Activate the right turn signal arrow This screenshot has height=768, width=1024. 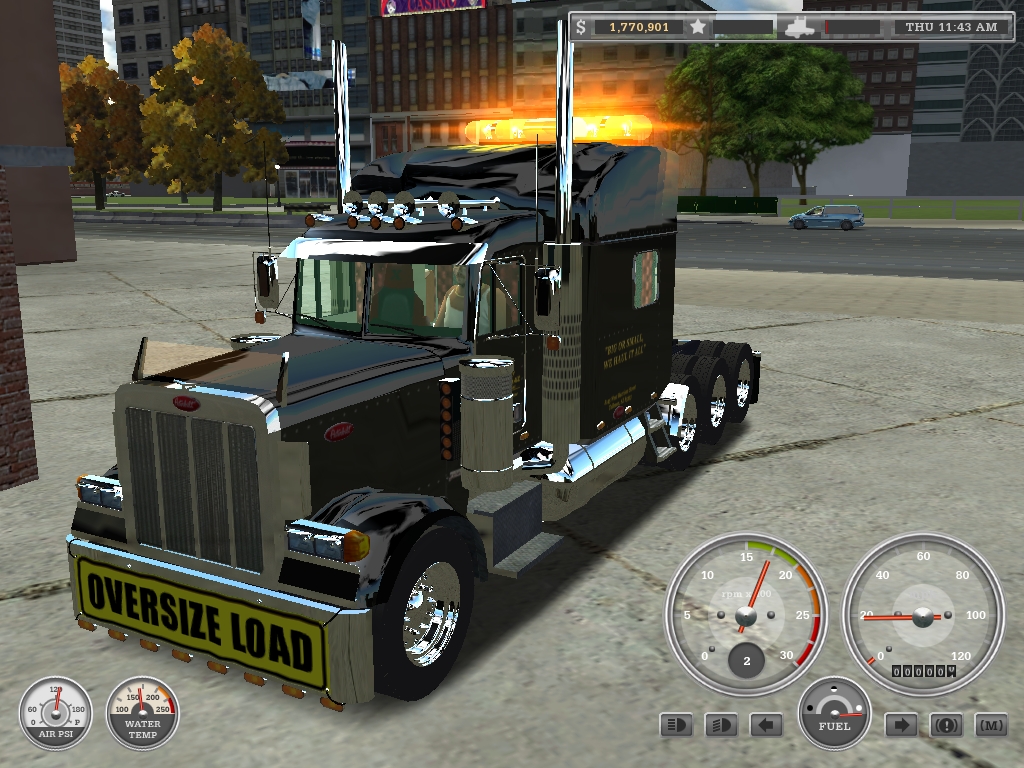tap(901, 724)
